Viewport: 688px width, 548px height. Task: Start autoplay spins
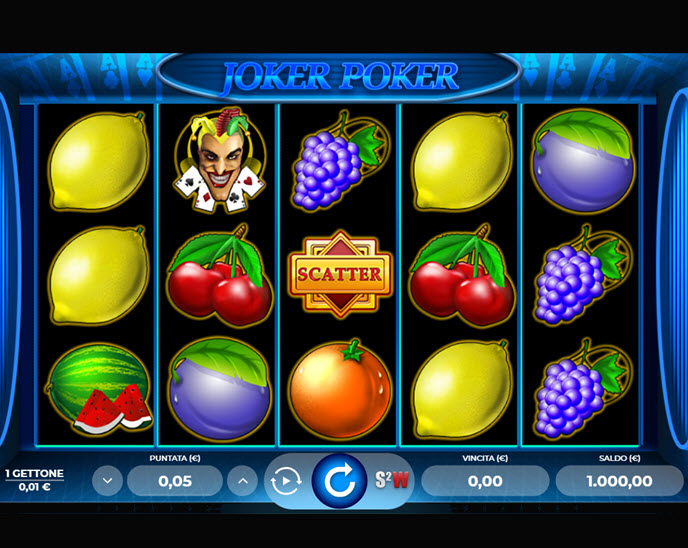[x=286, y=481]
